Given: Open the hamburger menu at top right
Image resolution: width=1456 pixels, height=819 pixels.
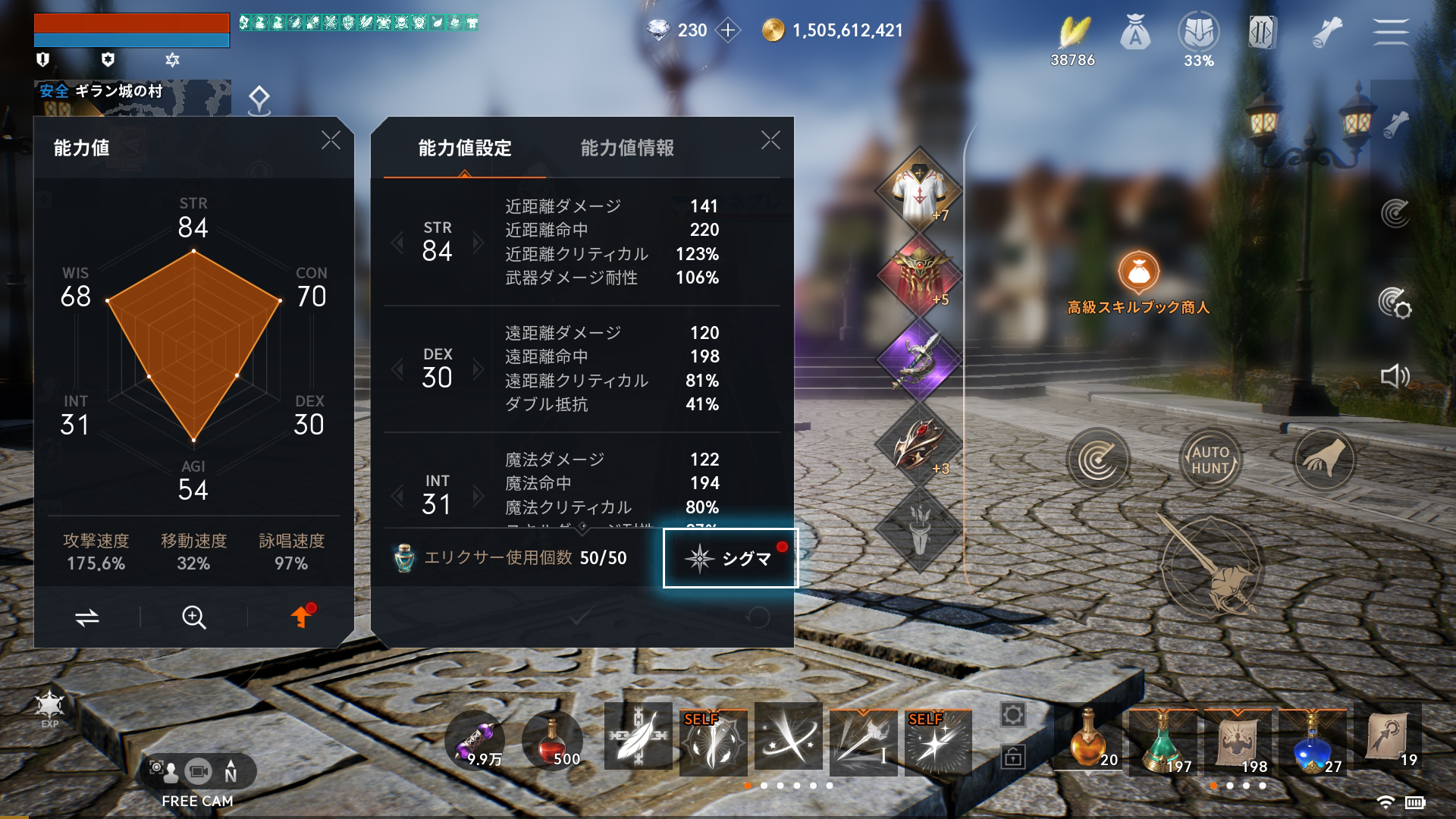Looking at the screenshot, I should [1392, 32].
